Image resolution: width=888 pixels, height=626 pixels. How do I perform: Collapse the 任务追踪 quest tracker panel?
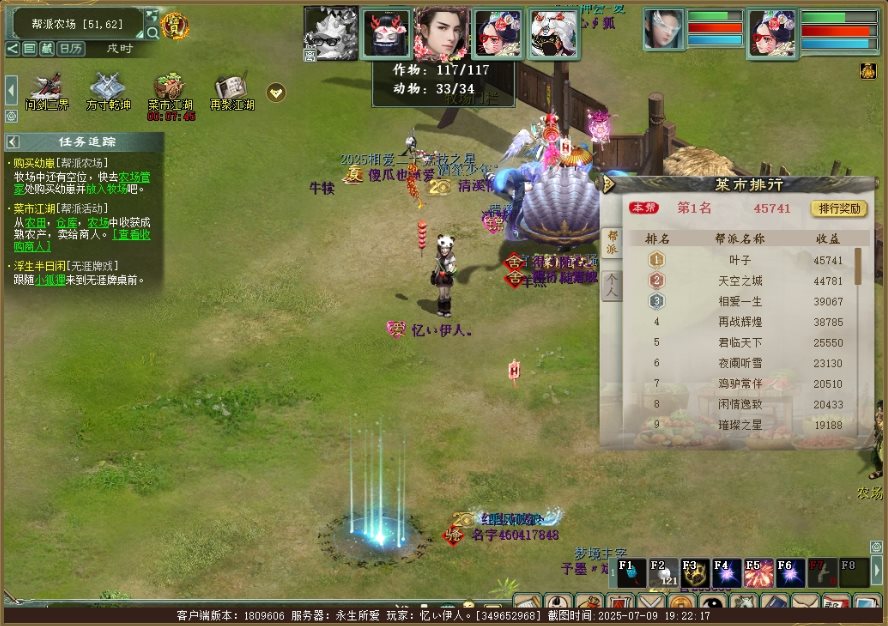[x=13, y=142]
